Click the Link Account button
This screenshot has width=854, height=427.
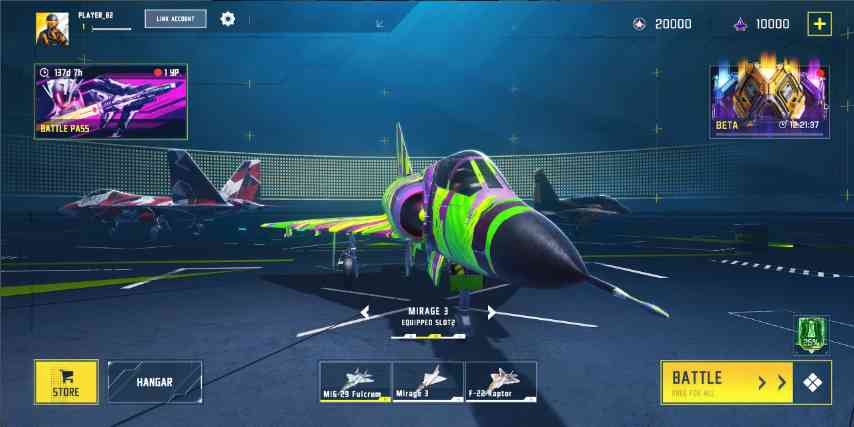tap(175, 19)
